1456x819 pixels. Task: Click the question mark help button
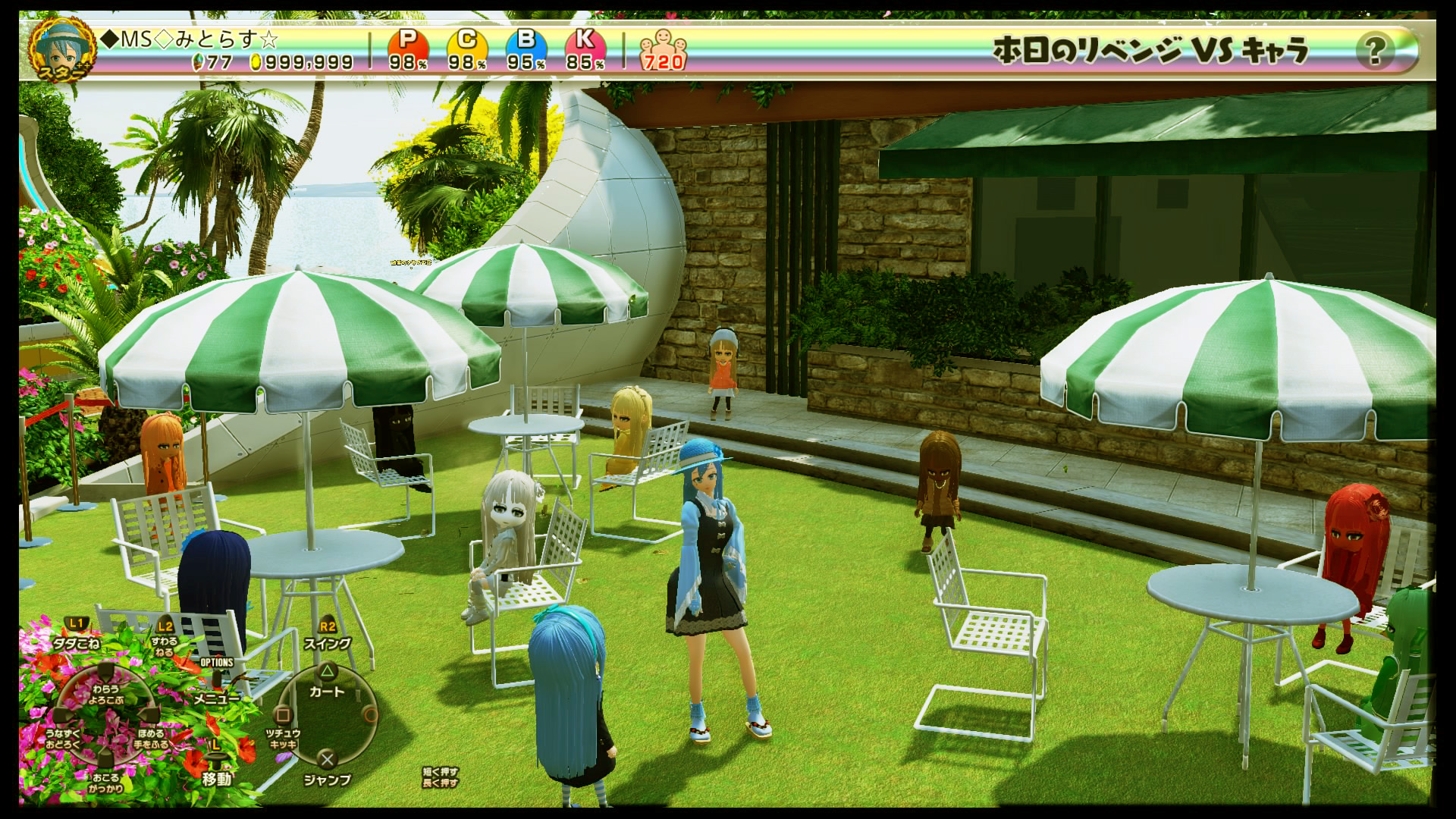pos(1373,51)
